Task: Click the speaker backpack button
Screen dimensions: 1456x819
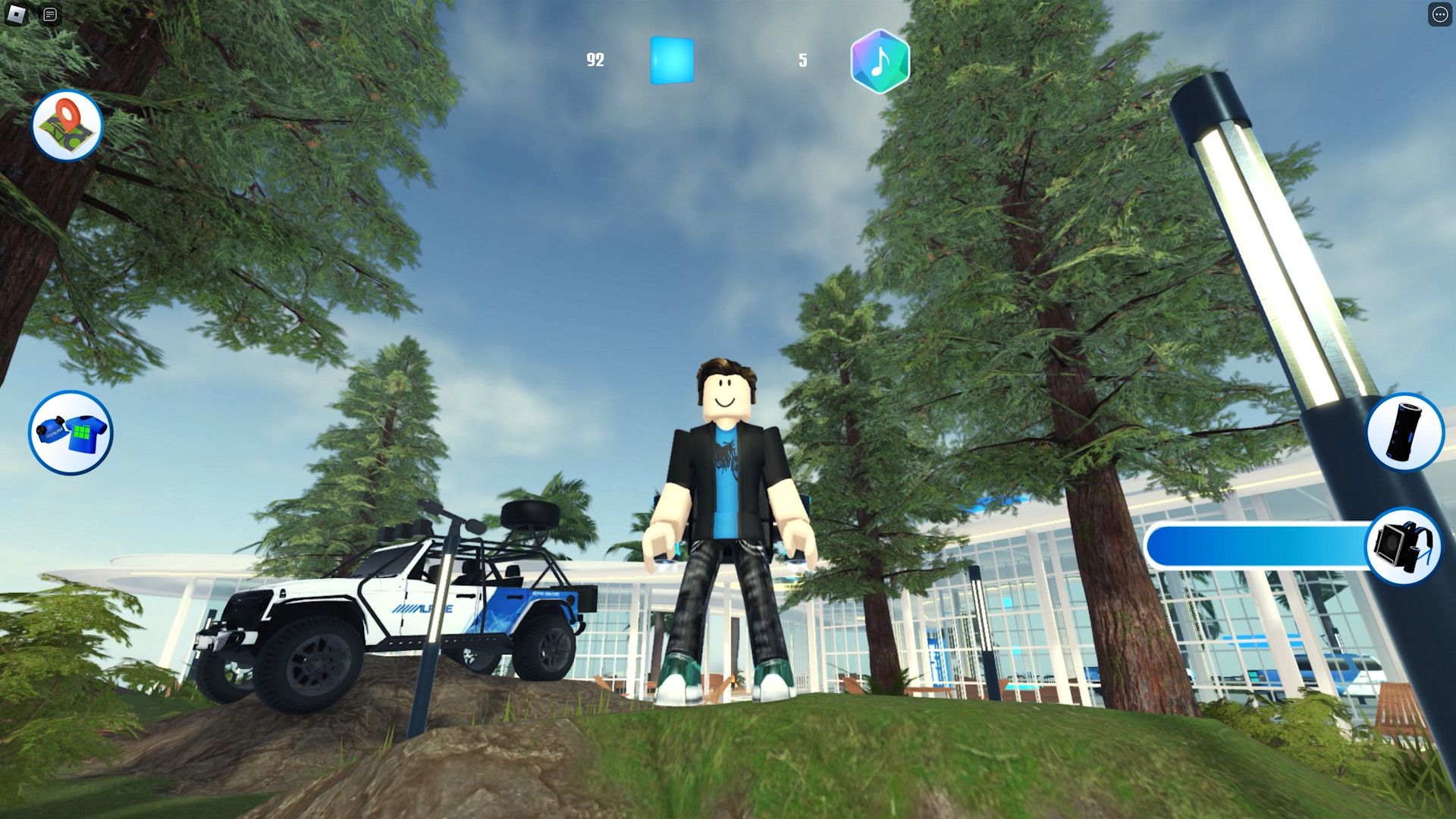Action: tap(1404, 545)
